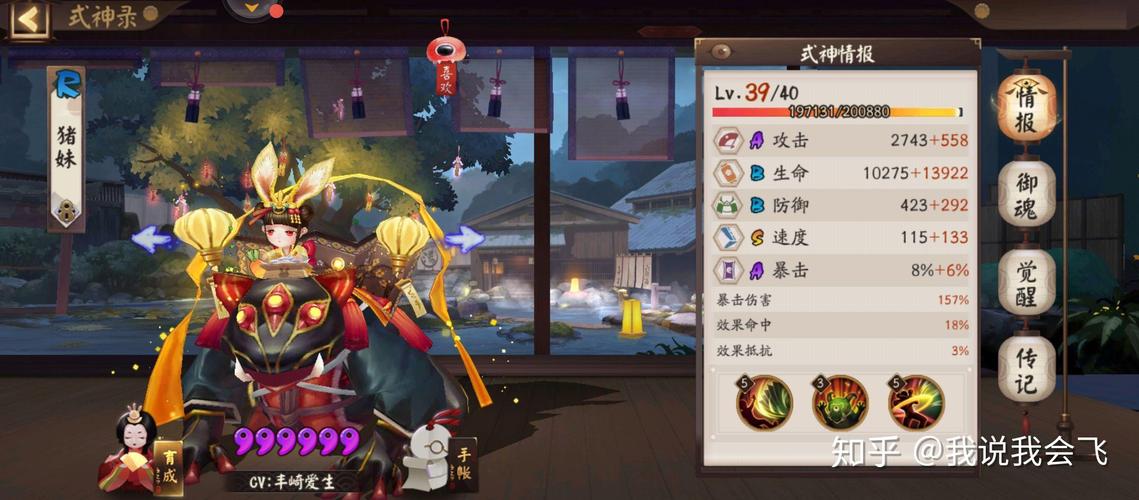Click the 攻击 stat row
This screenshot has width=1139, height=500.
(x=840, y=141)
